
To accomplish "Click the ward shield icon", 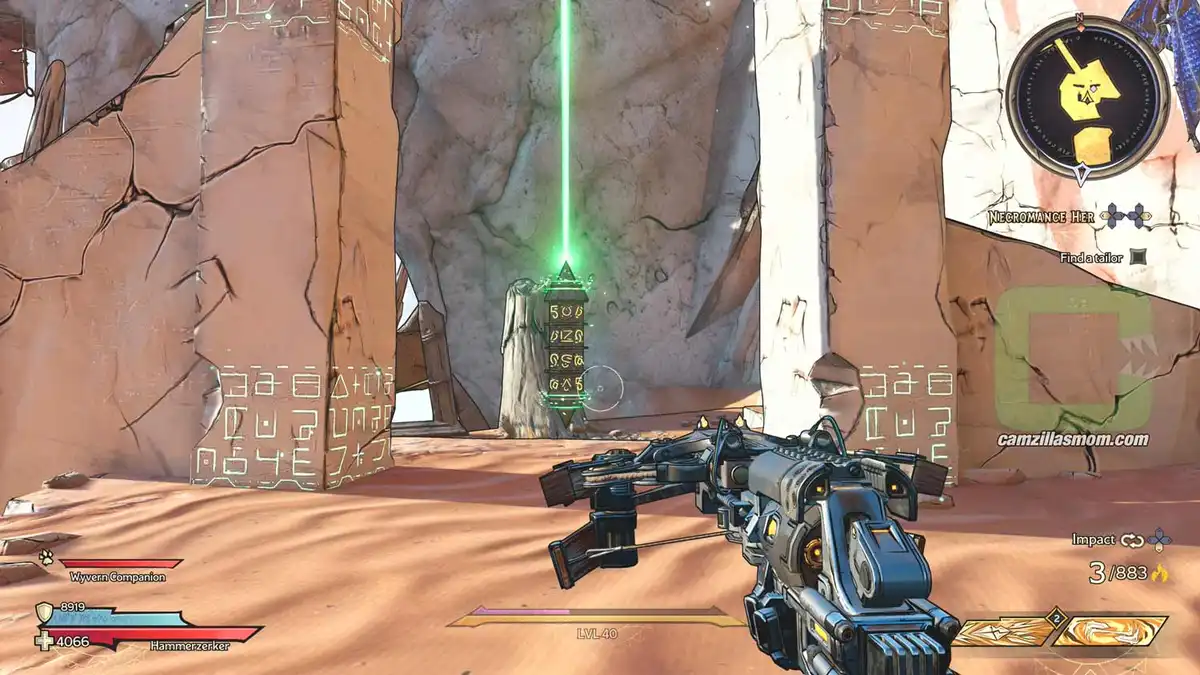I will [45, 612].
